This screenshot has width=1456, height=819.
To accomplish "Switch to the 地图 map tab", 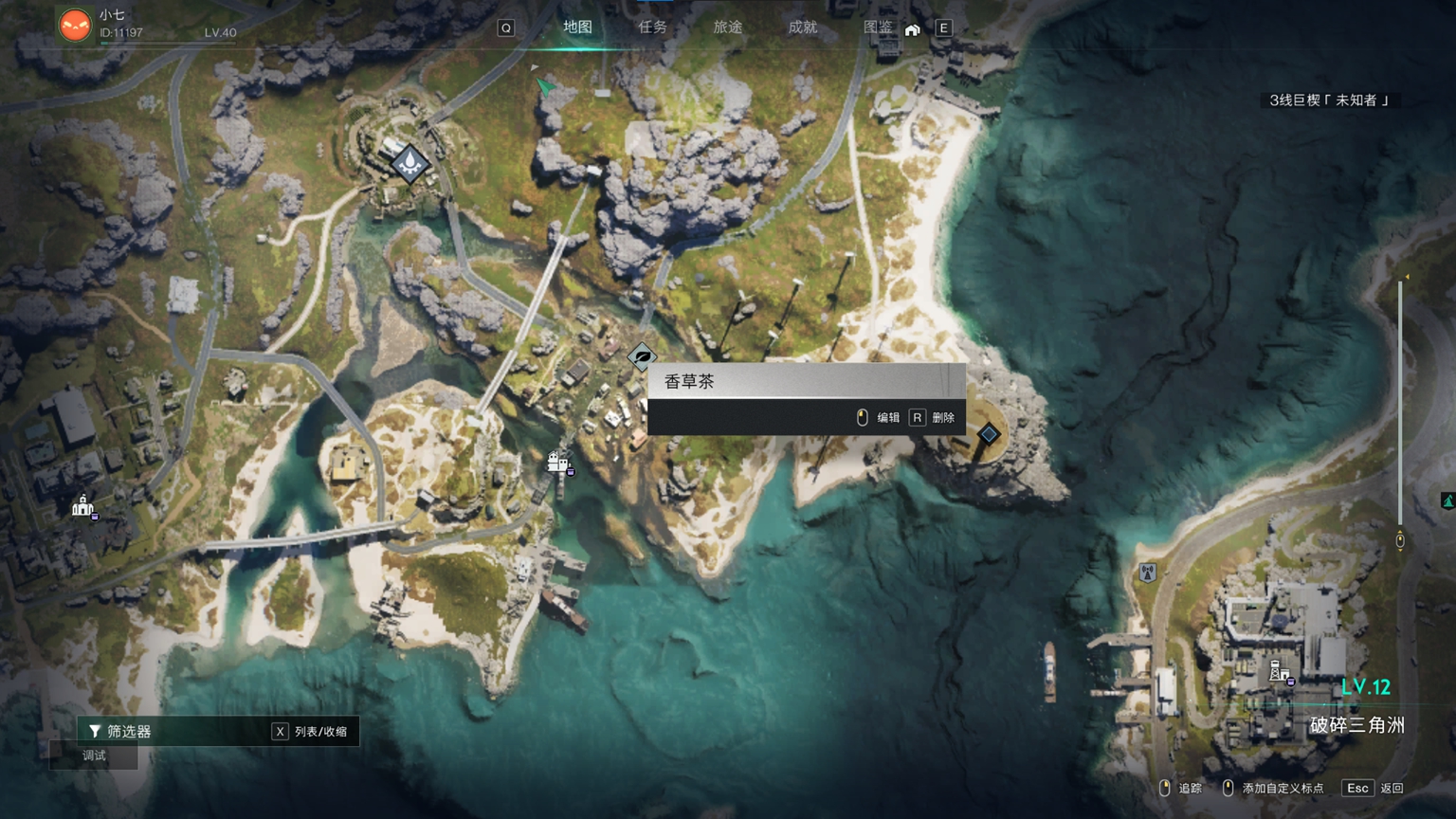I will click(577, 27).
